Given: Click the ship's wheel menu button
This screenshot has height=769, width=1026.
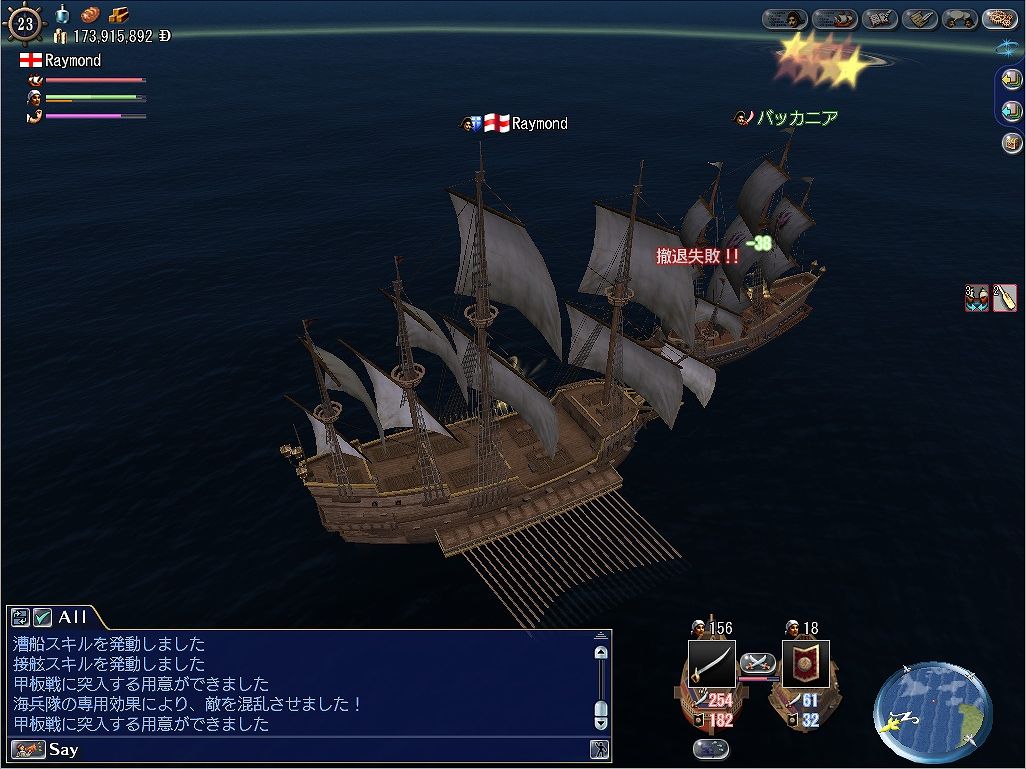Looking at the screenshot, I should 999,19.
